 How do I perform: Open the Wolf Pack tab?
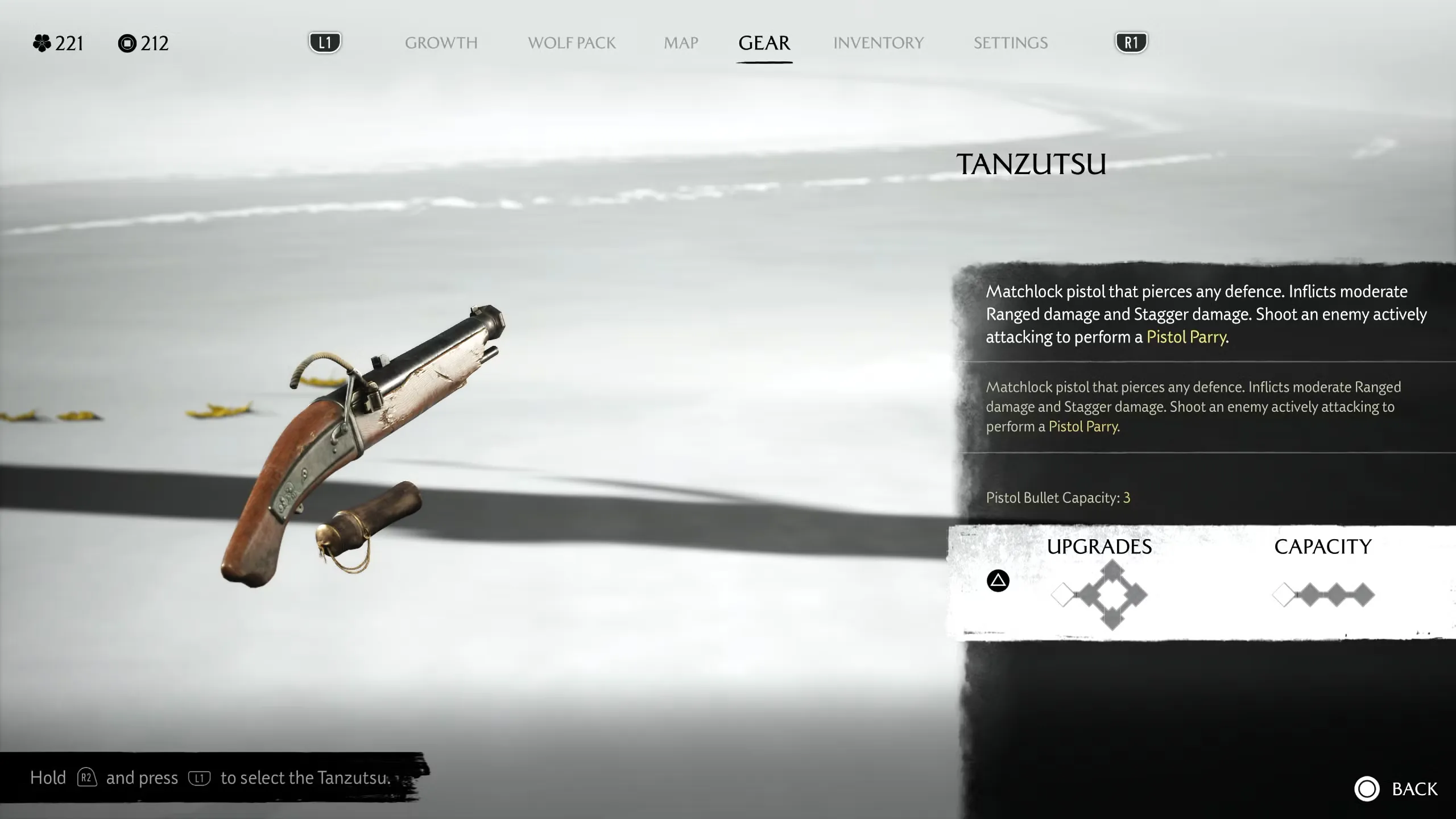pos(572,43)
